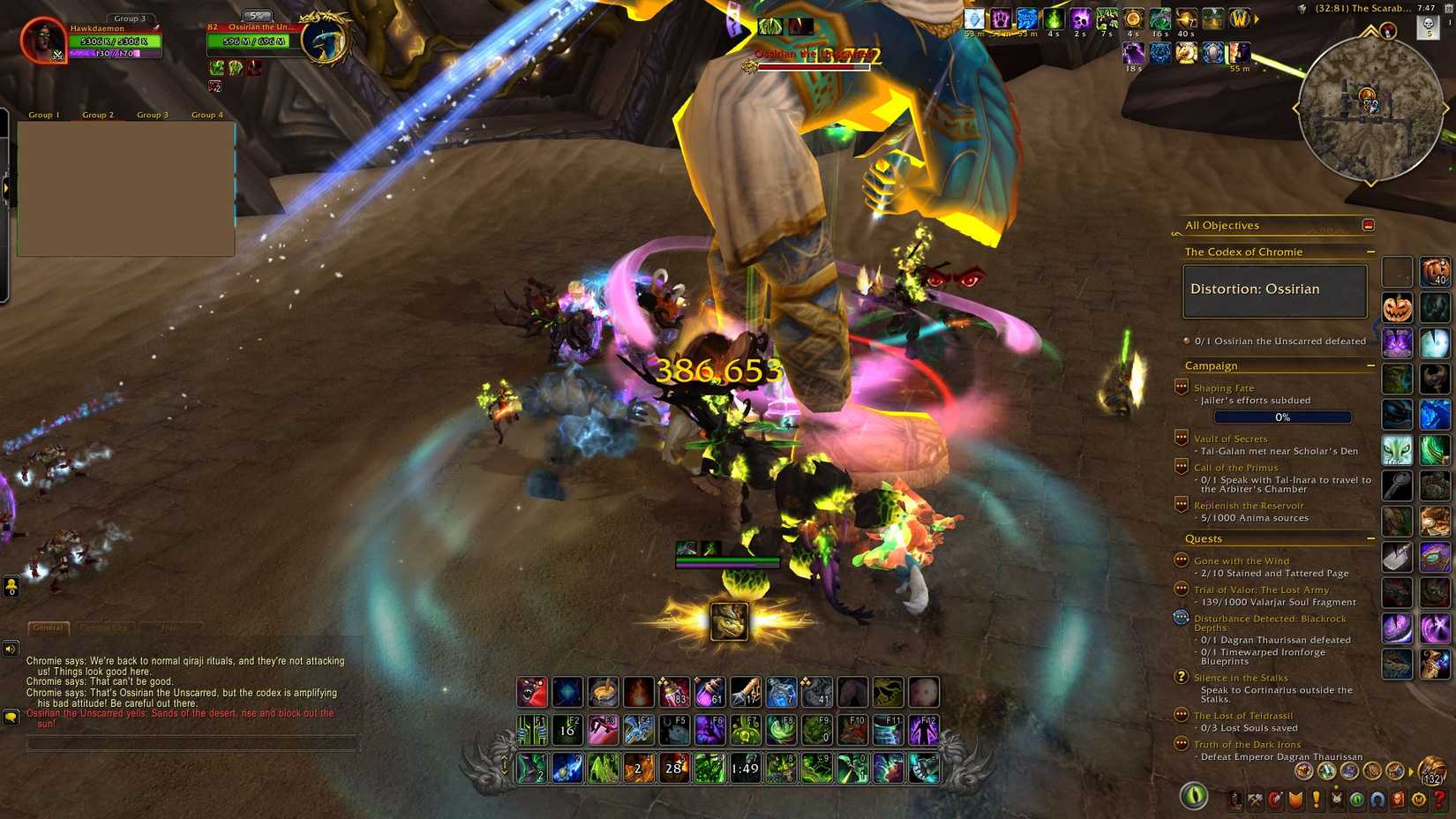Open the calendar on the minimap
This screenshot has height=819, width=1456.
pos(1448,9)
